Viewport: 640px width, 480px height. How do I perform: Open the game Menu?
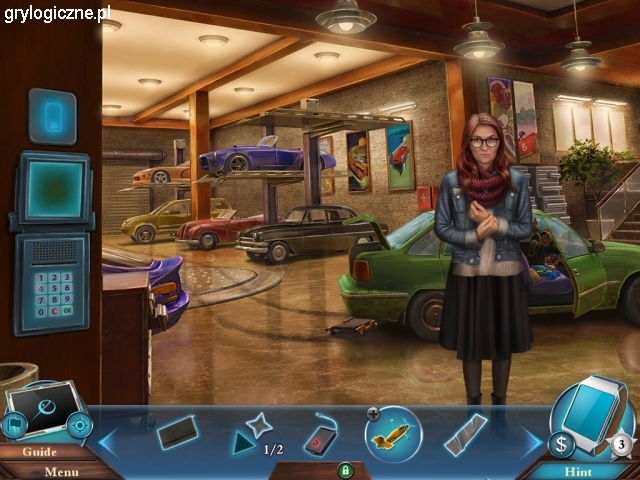pyautogui.click(x=62, y=471)
